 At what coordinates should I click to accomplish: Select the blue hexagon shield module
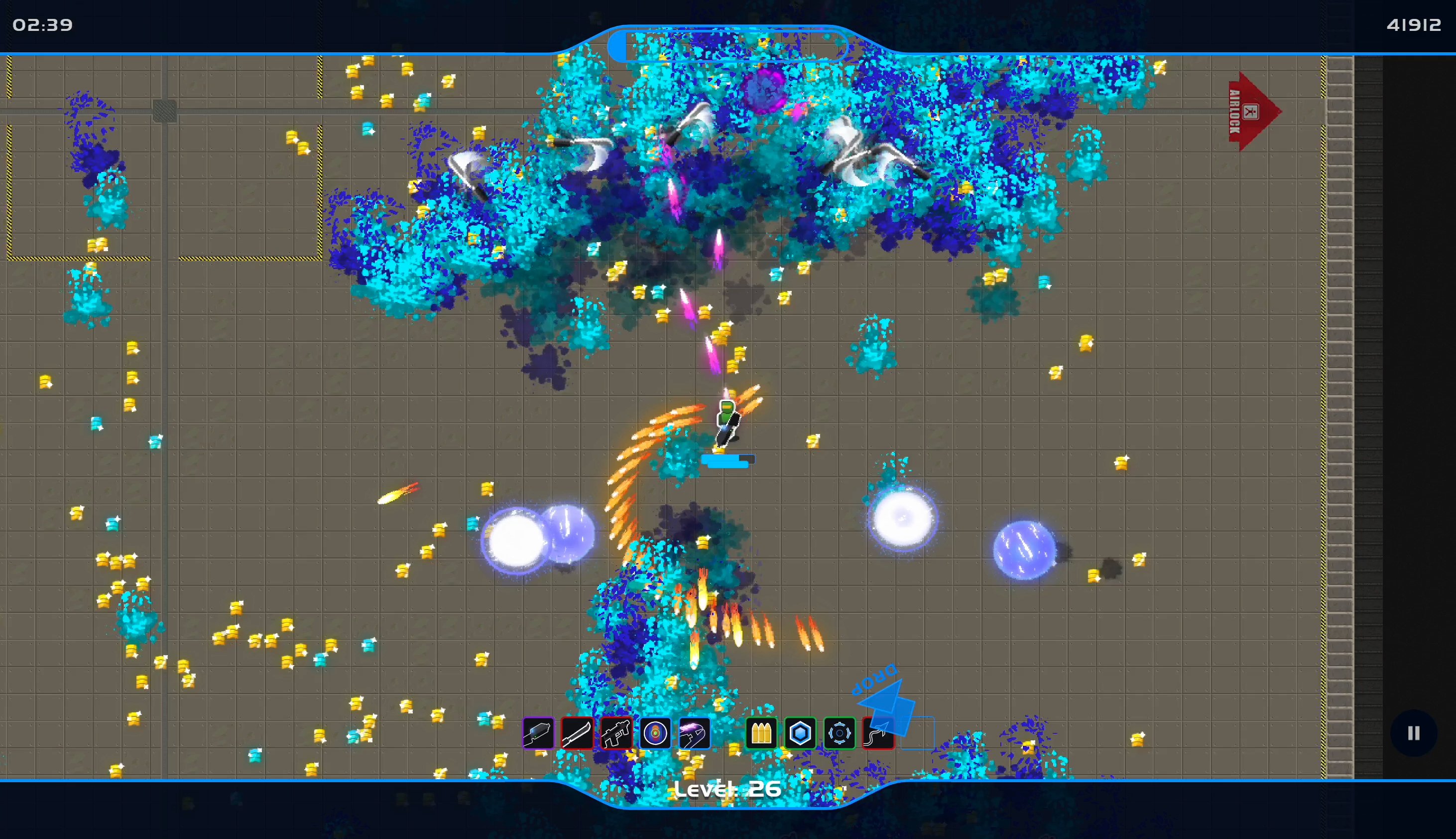(801, 733)
